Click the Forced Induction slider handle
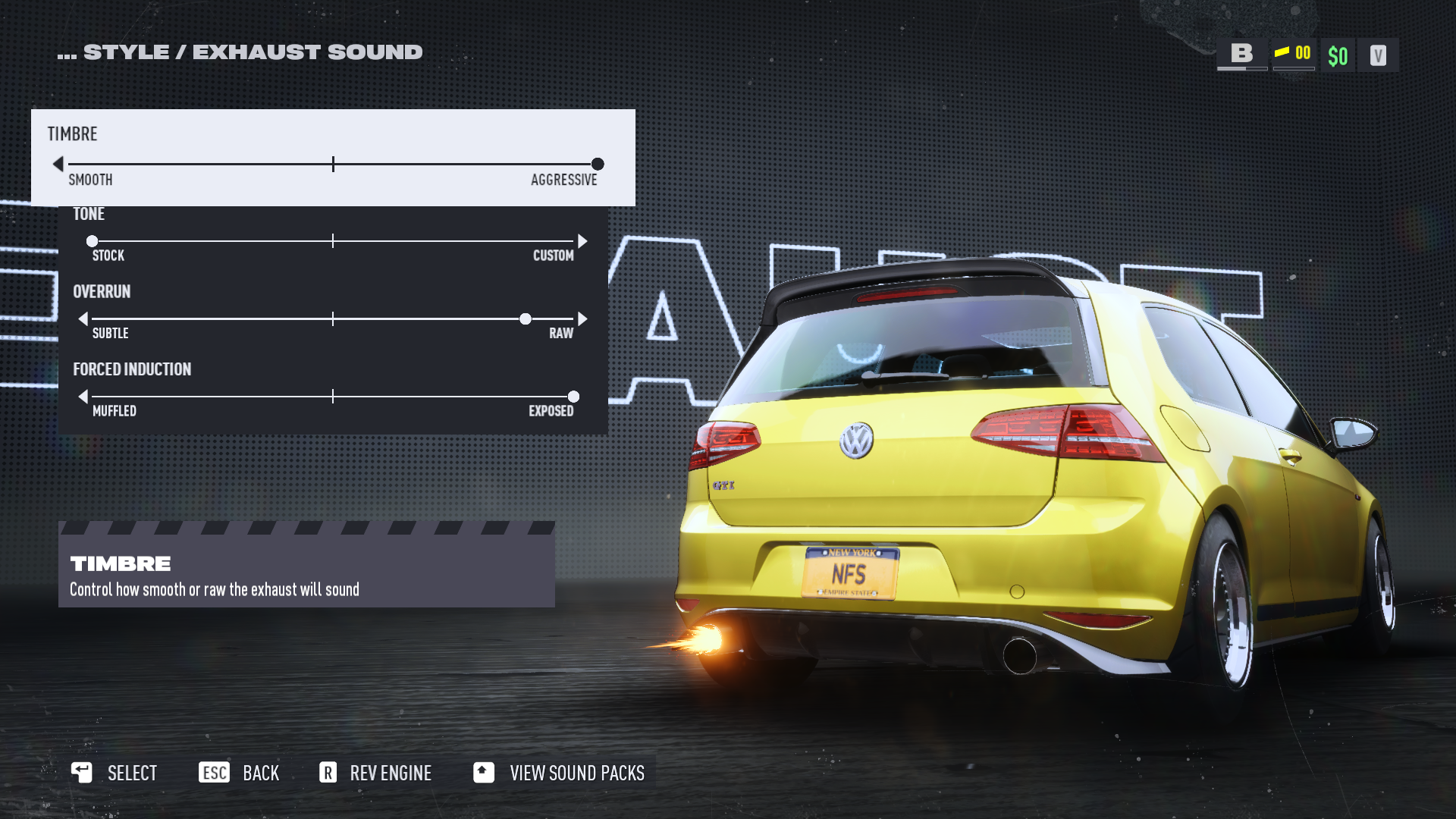1456x819 pixels. [x=573, y=397]
